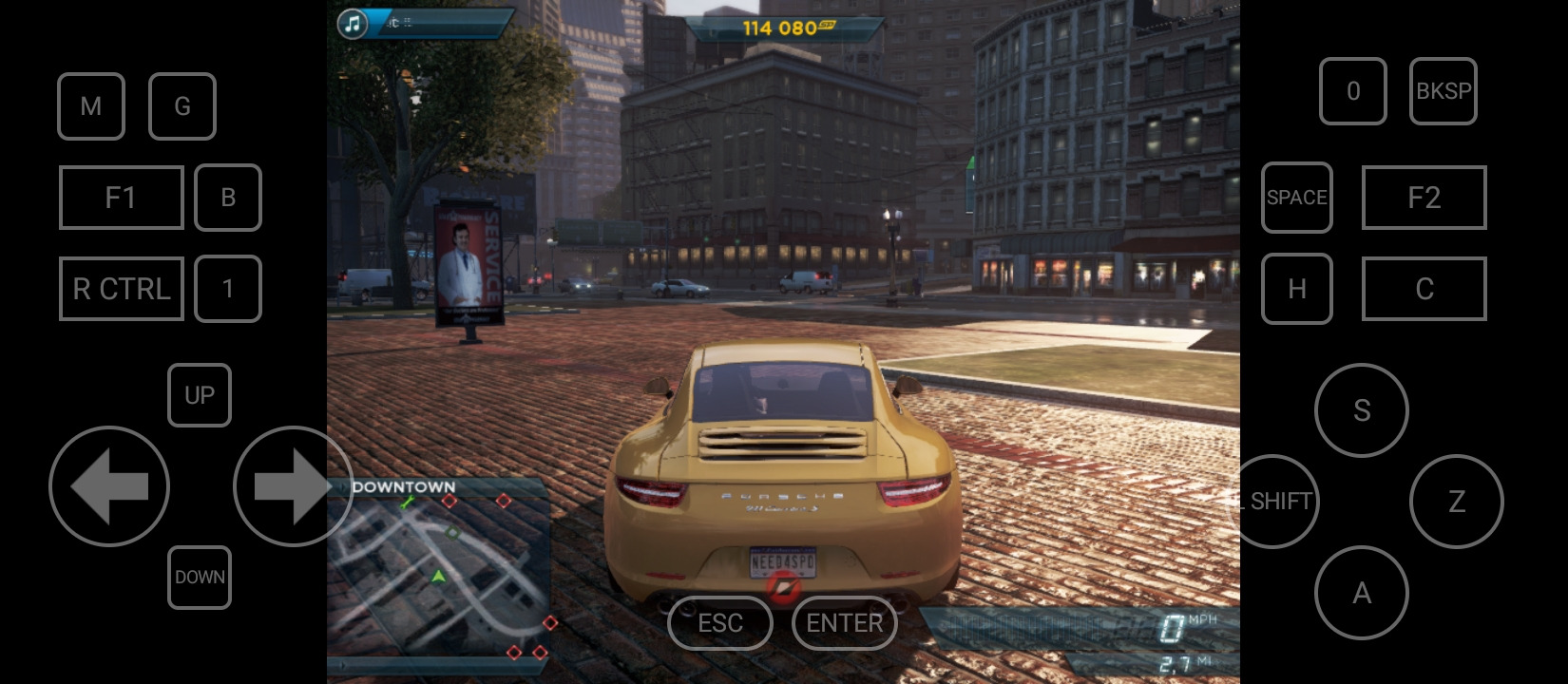Tap the ENTER overlay button
The width and height of the screenshot is (1568, 684).
click(x=844, y=623)
